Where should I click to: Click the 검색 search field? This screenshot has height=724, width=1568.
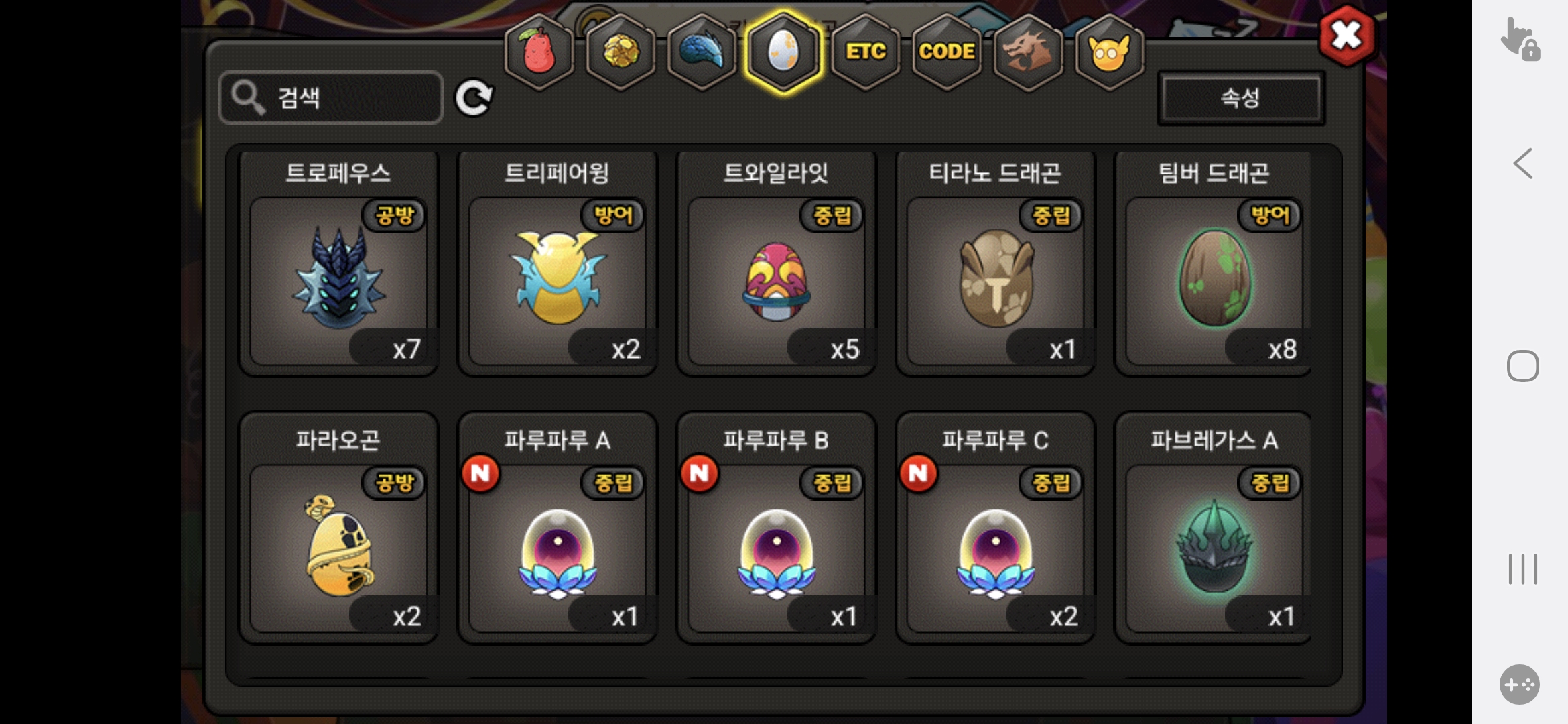[x=331, y=98]
